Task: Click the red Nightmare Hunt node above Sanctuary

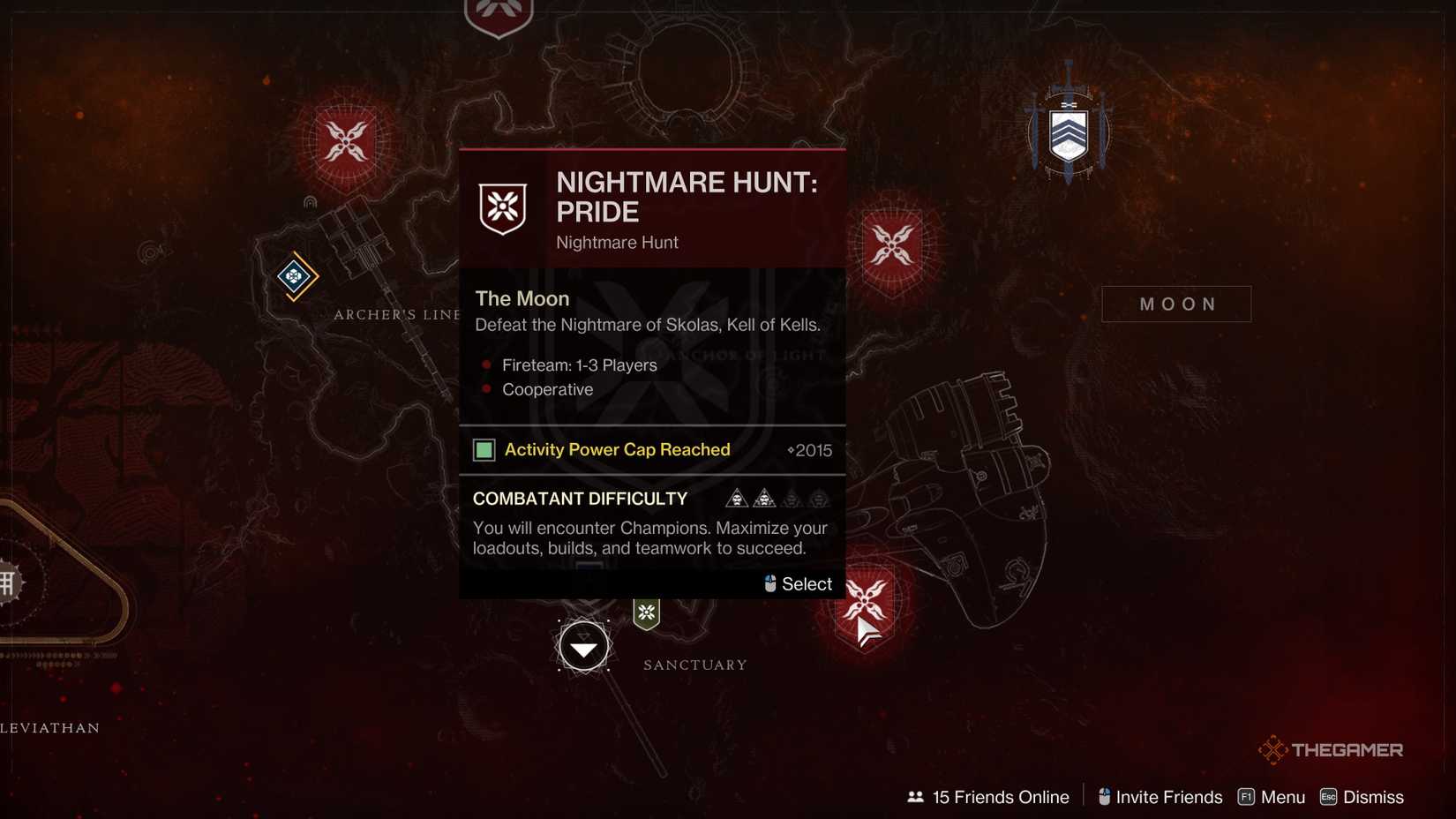Action: pos(866,604)
